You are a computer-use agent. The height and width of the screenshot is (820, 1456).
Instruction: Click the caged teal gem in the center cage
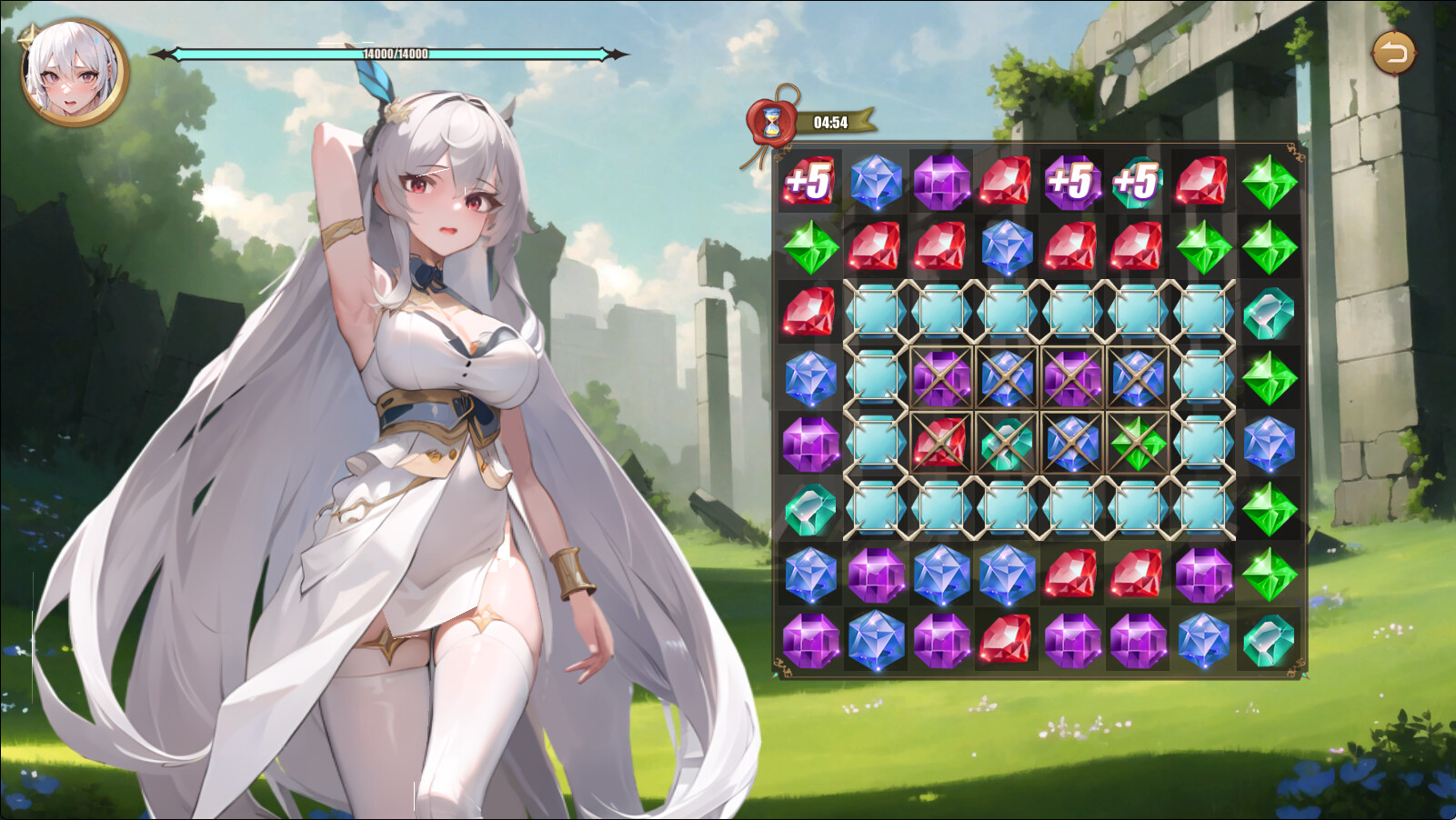click(1005, 445)
